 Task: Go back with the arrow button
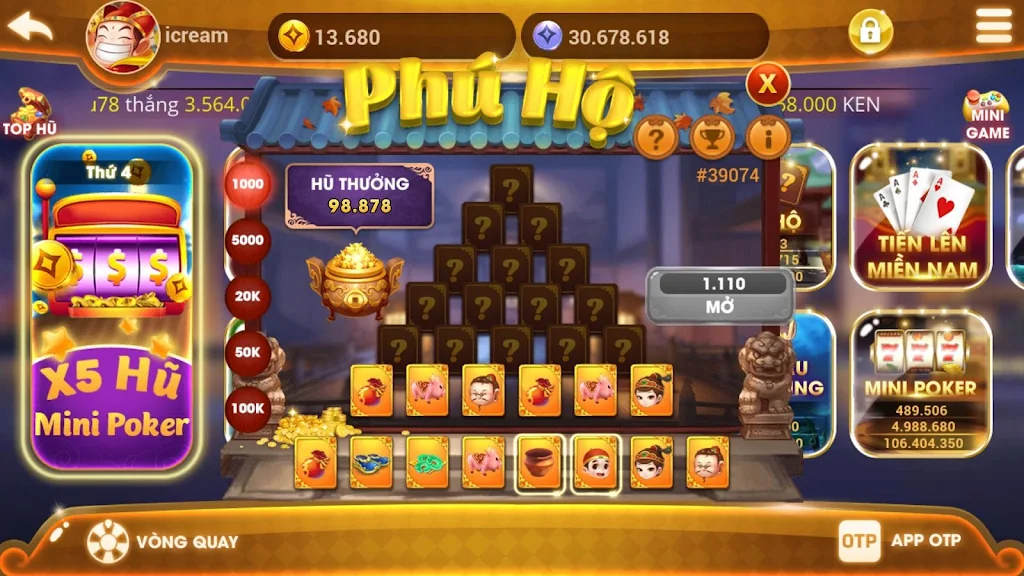[30, 27]
